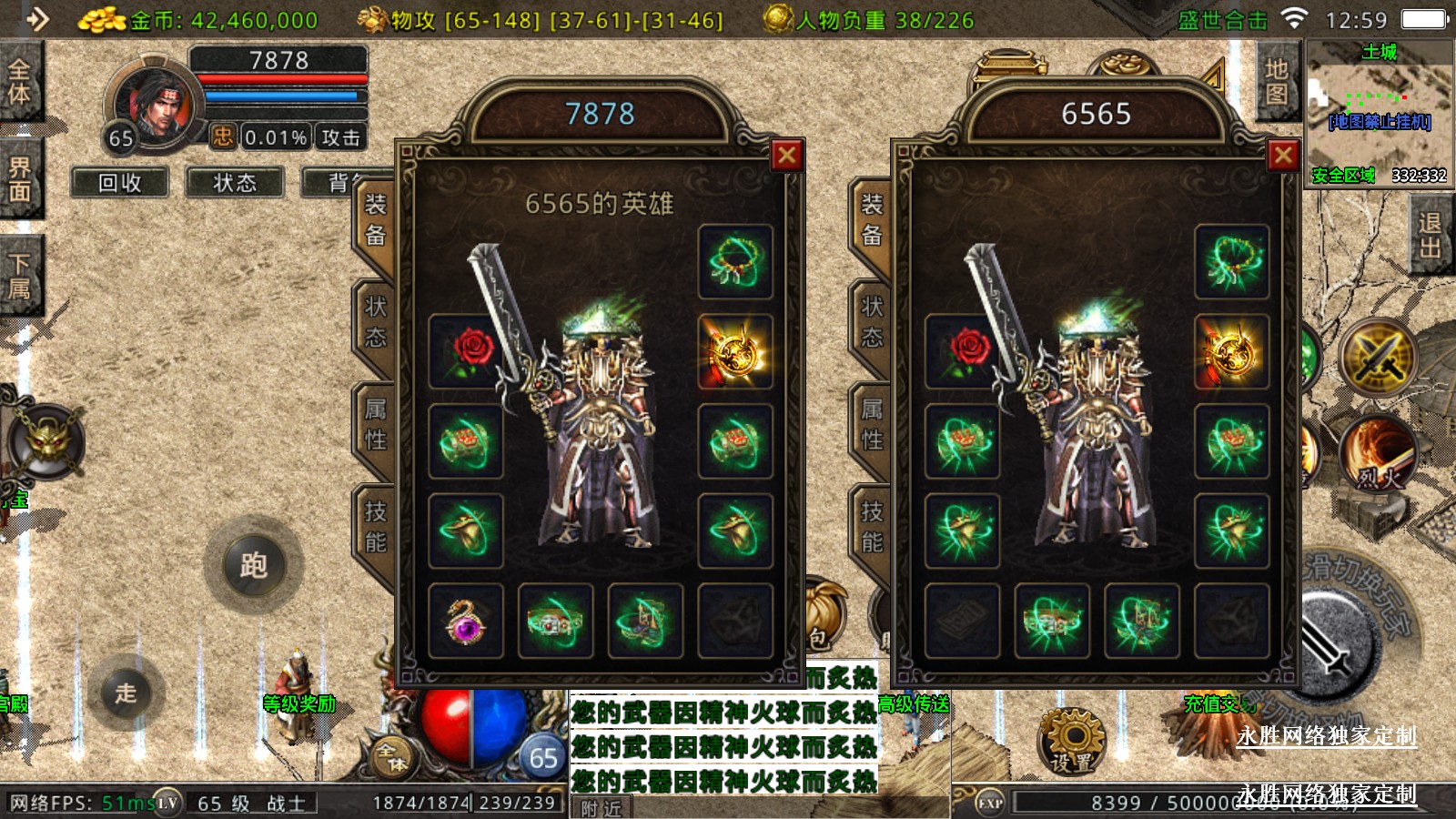Switch to 属性 tab of the hero panel

click(375, 425)
